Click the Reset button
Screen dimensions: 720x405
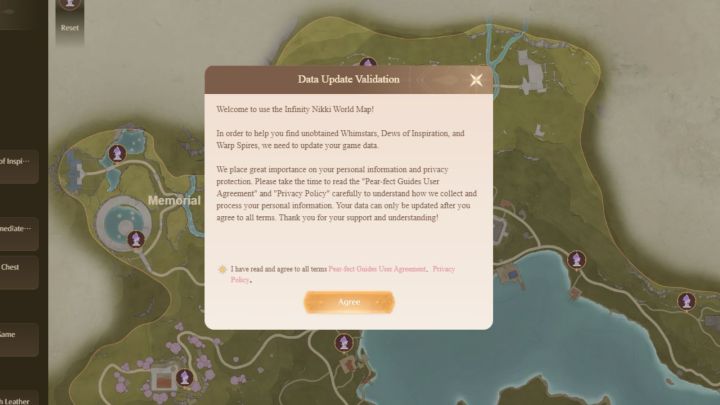tap(69, 18)
